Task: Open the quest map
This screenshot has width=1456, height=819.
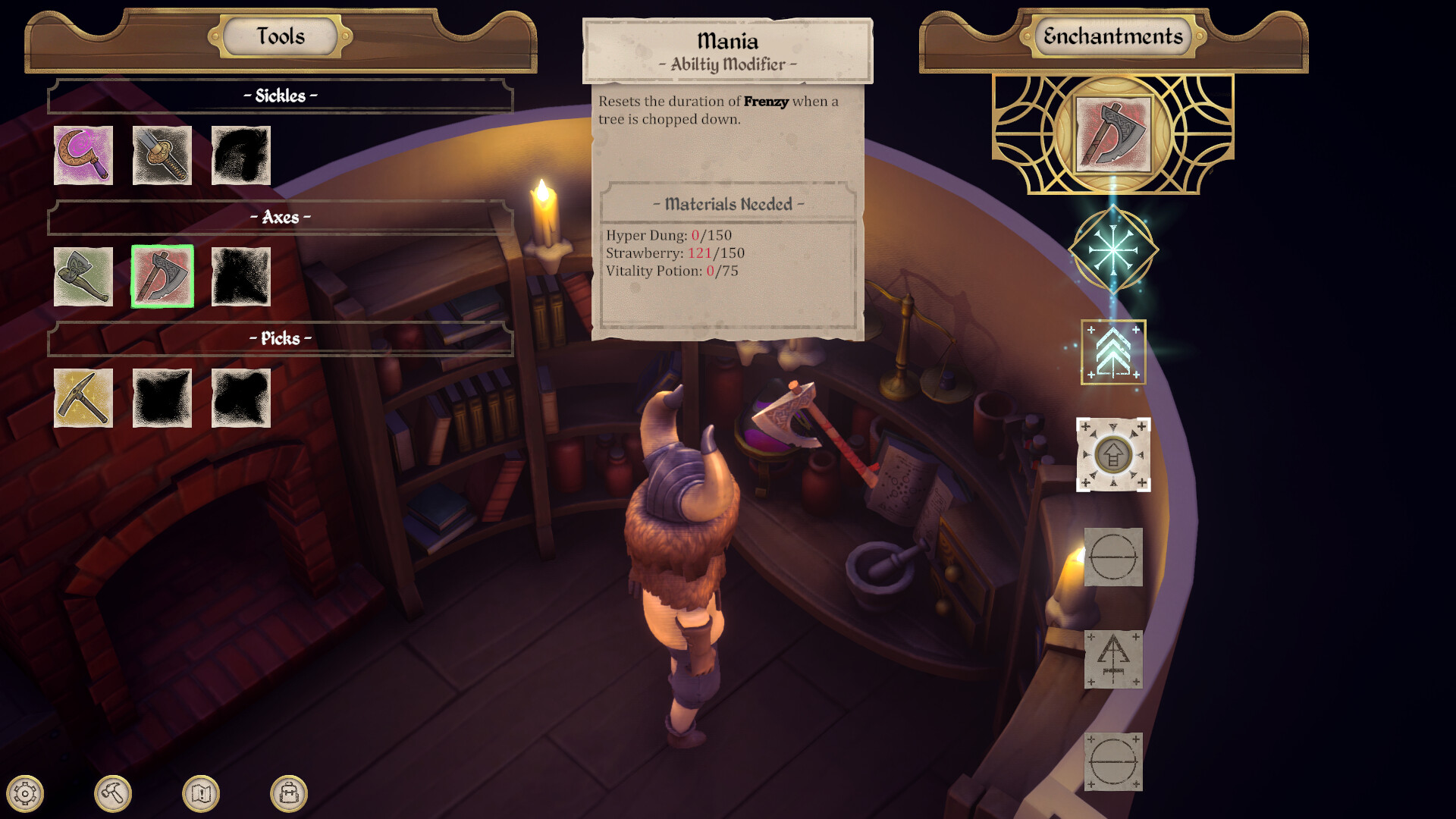Action: click(200, 794)
